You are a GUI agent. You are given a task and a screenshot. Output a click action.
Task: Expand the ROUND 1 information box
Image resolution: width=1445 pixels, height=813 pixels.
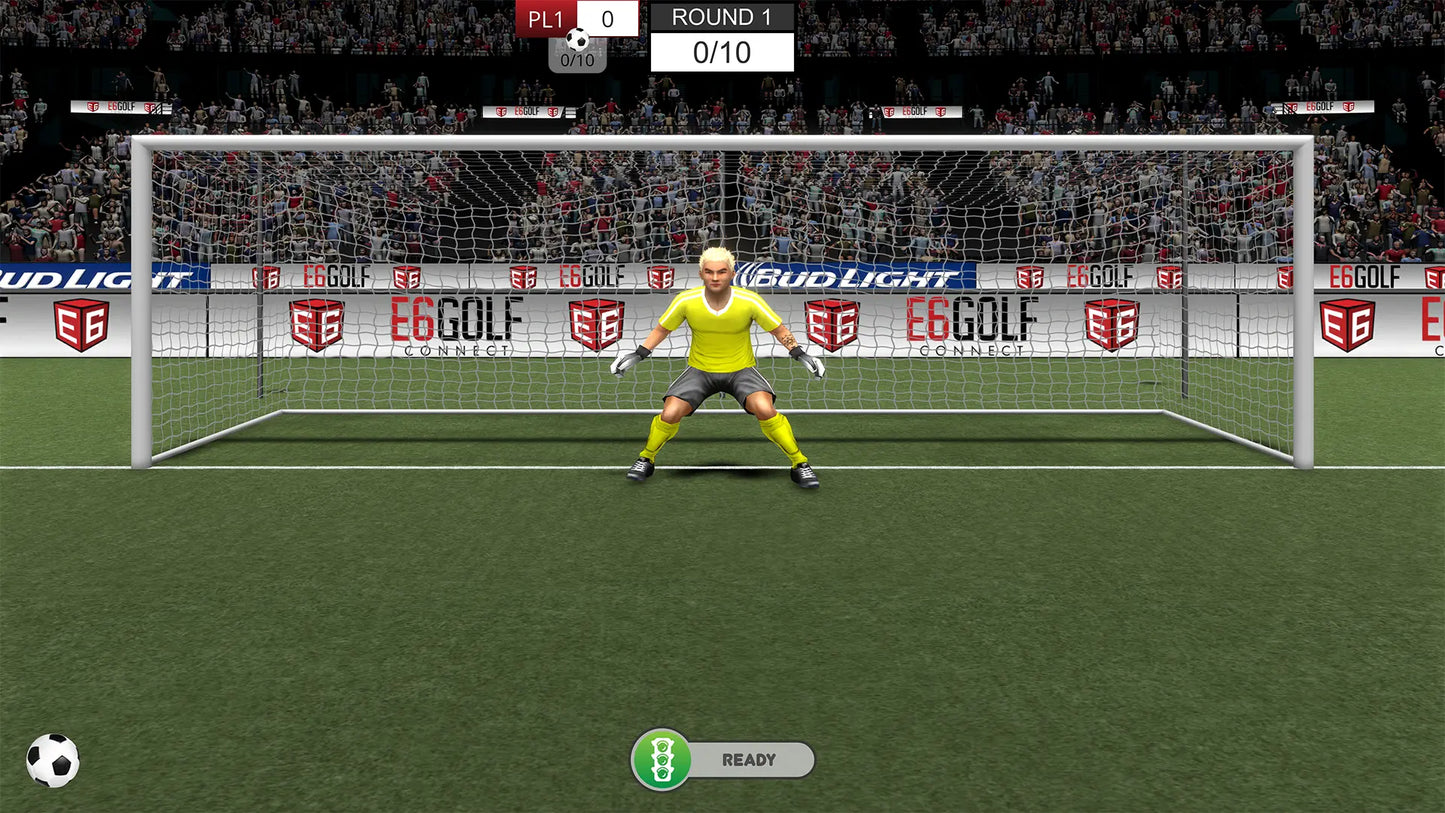[722, 33]
